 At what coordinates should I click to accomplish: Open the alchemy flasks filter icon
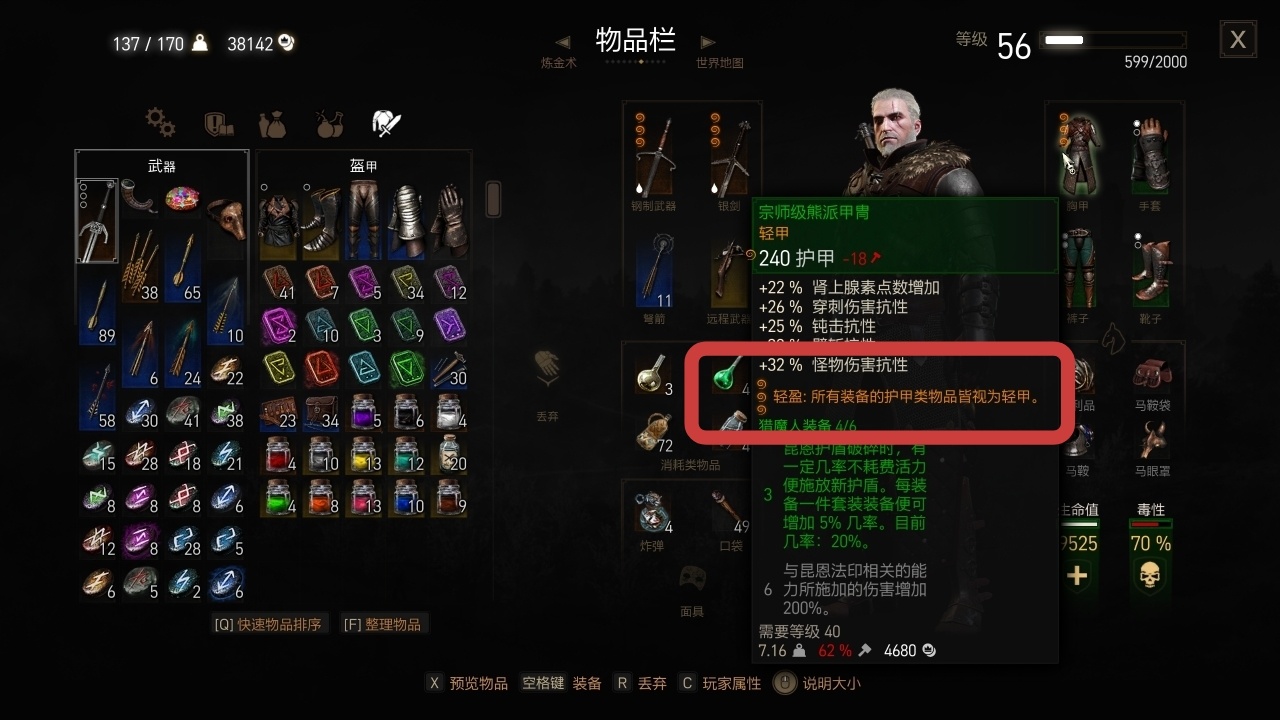(329, 124)
